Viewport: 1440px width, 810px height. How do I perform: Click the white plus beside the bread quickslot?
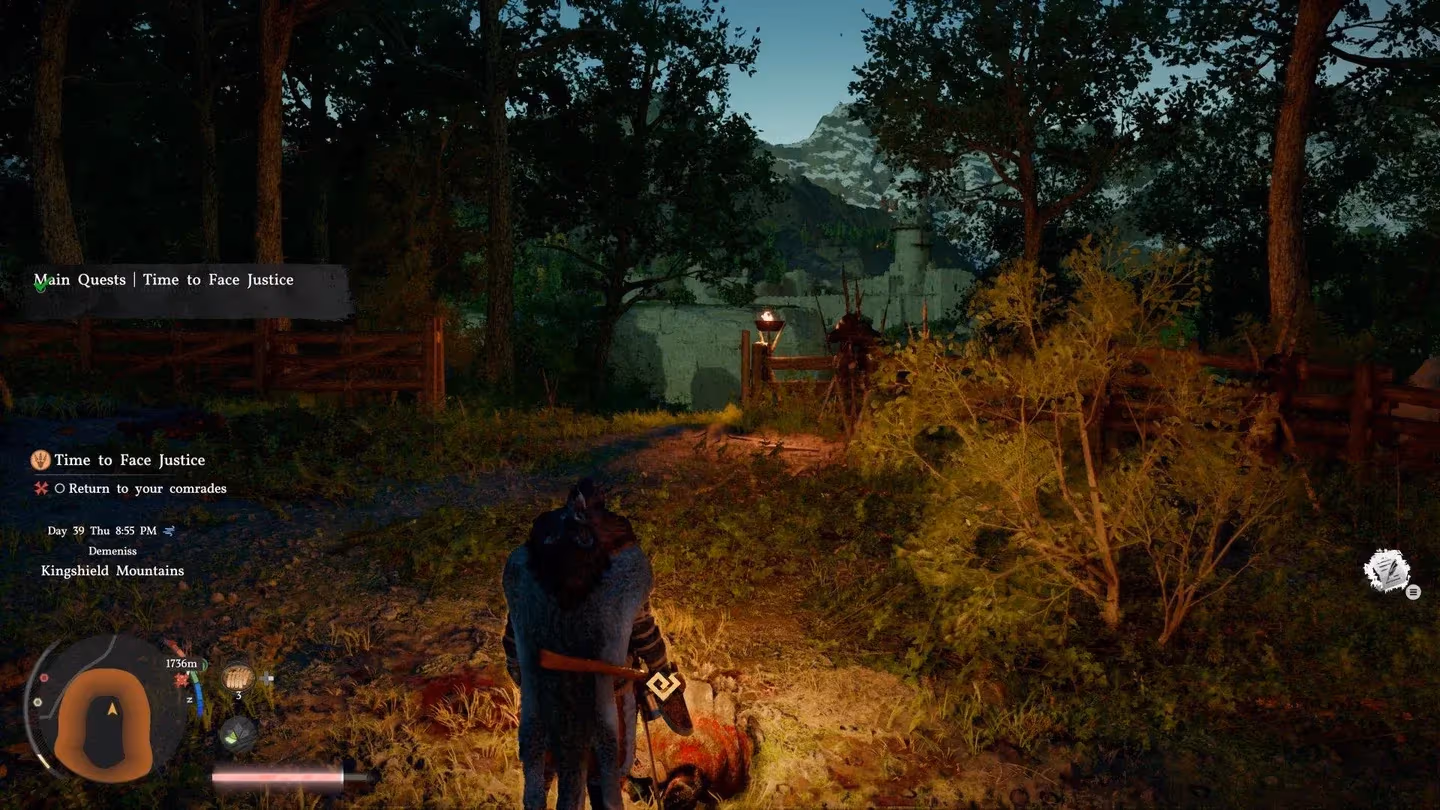pyautogui.click(x=265, y=678)
